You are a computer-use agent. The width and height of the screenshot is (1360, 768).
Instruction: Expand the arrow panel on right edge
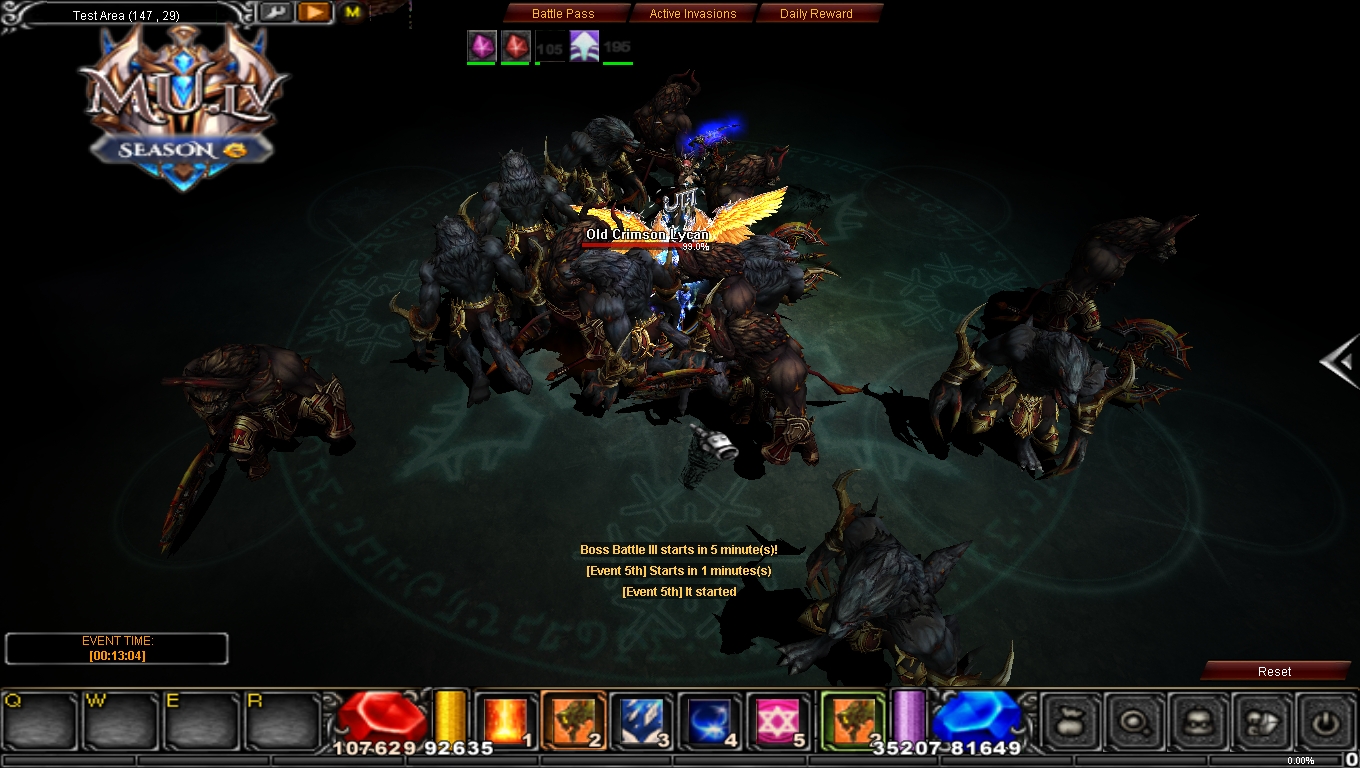pyautogui.click(x=1340, y=364)
